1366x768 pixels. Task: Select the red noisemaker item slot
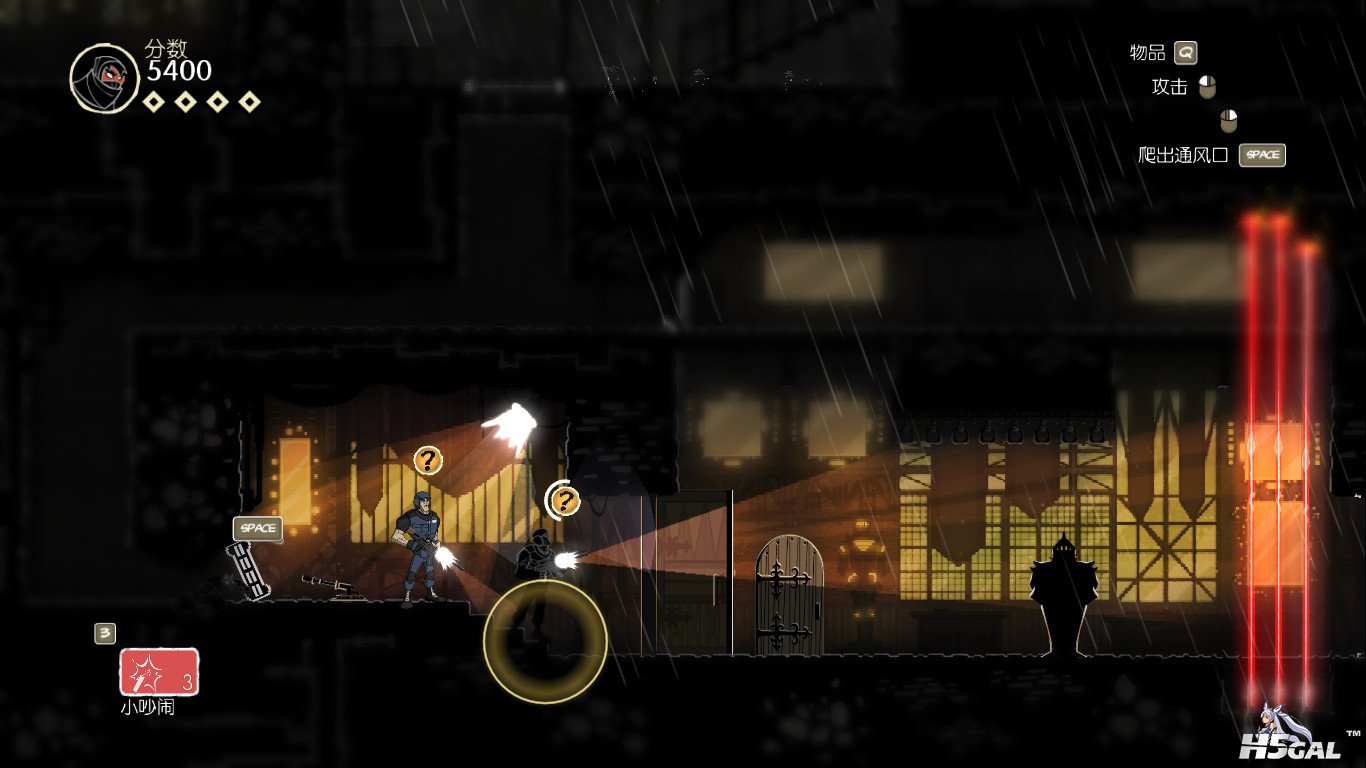[159, 672]
